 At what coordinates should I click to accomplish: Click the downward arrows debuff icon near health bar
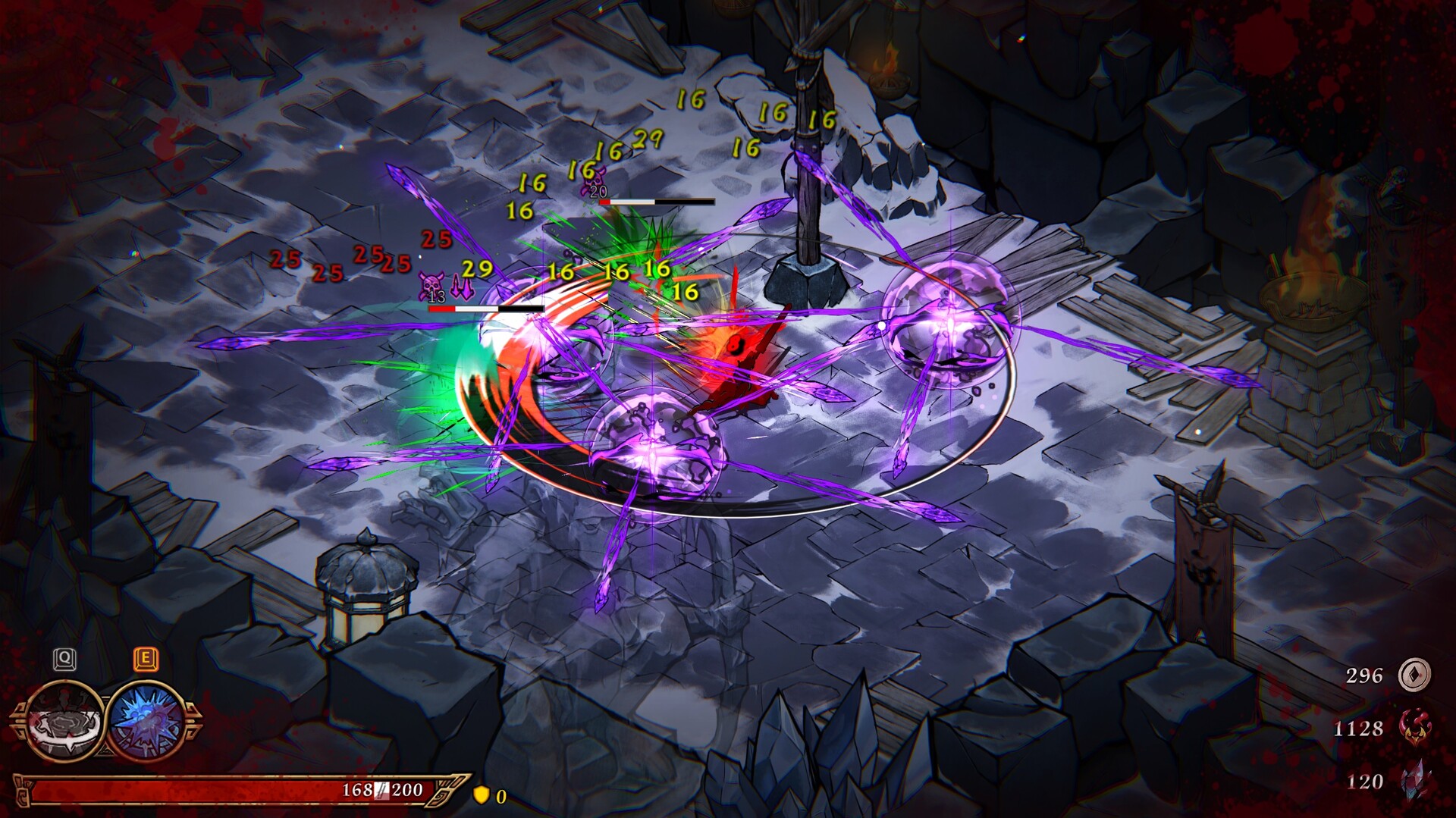point(461,284)
